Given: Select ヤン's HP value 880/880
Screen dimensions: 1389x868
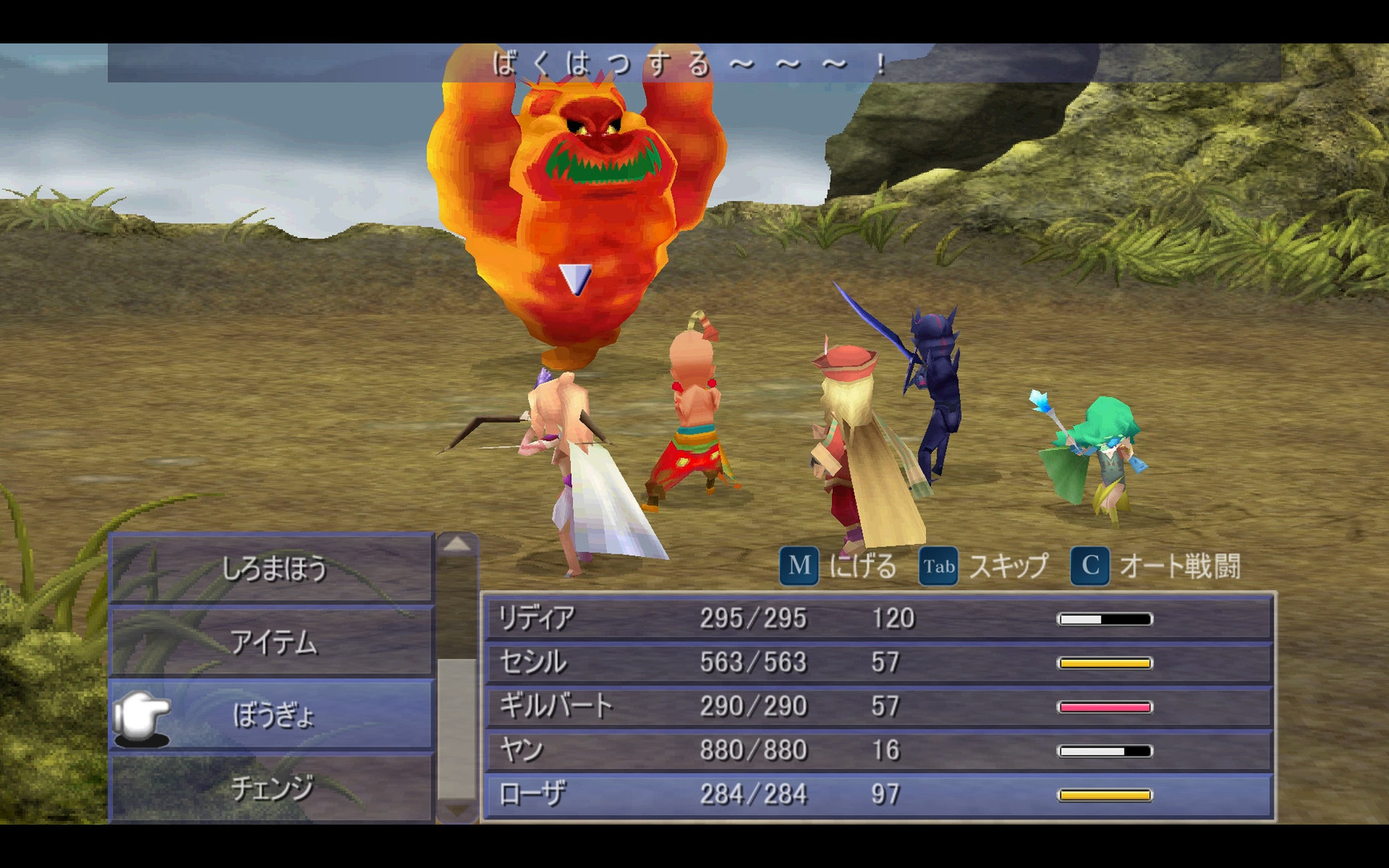Looking at the screenshot, I should click(755, 749).
